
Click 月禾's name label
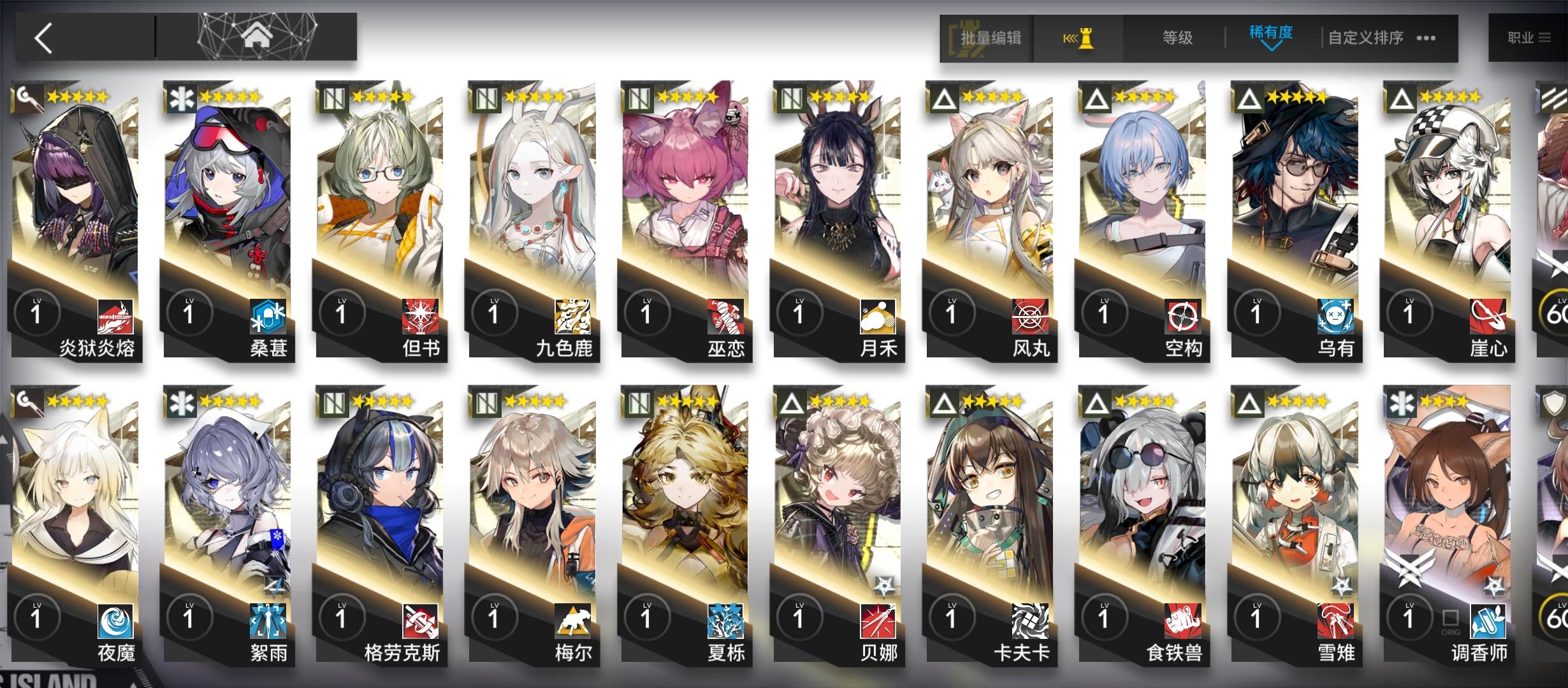pyautogui.click(x=880, y=349)
